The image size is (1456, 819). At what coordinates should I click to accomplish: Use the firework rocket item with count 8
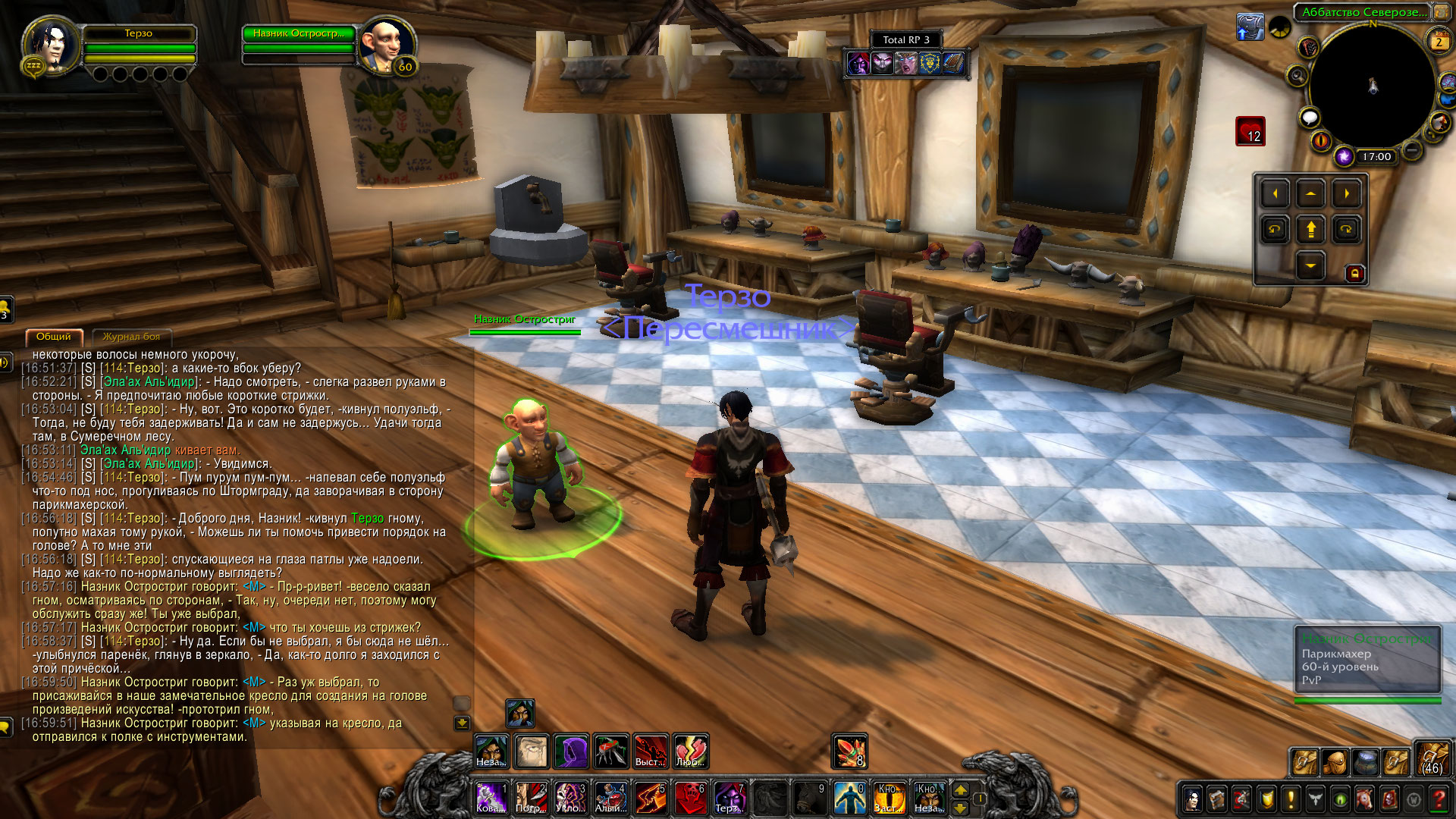[x=849, y=752]
